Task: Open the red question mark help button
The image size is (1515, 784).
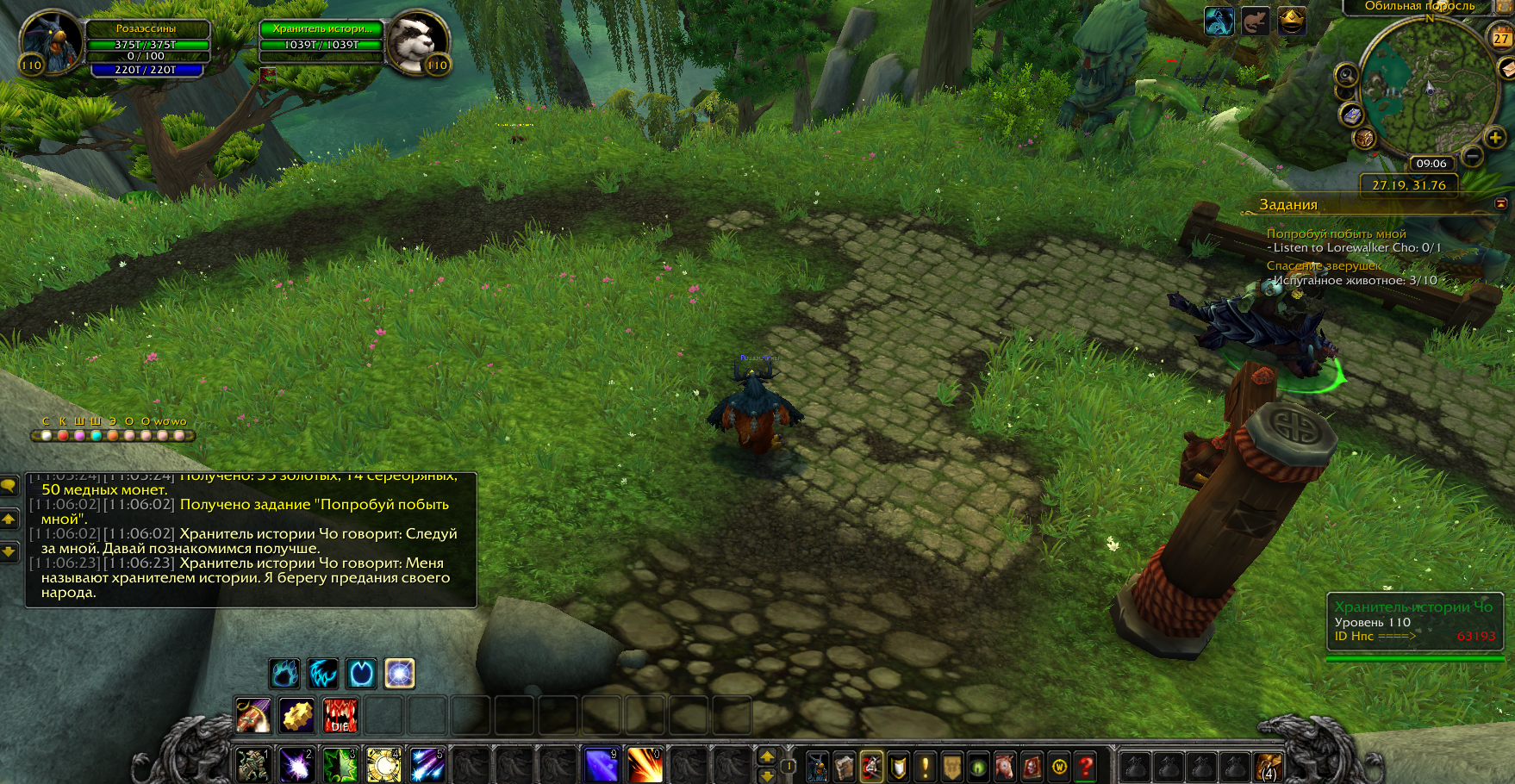Action: [x=1086, y=766]
